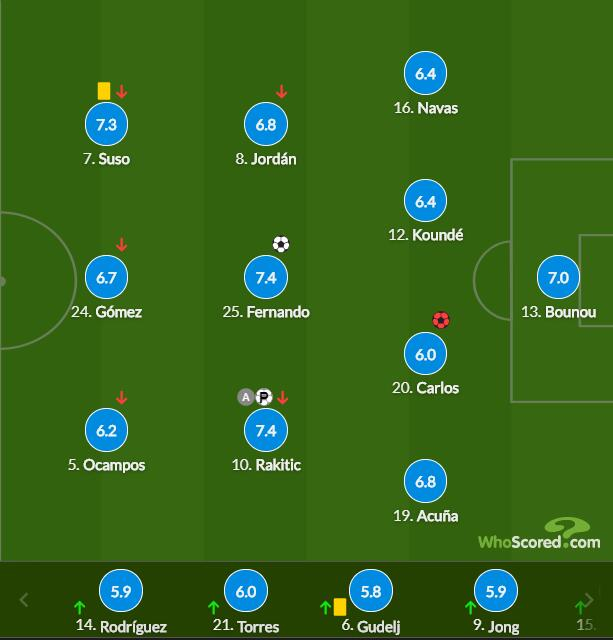Open Carlos's 6.0 rating badge
This screenshot has width=613, height=640.
click(x=425, y=354)
